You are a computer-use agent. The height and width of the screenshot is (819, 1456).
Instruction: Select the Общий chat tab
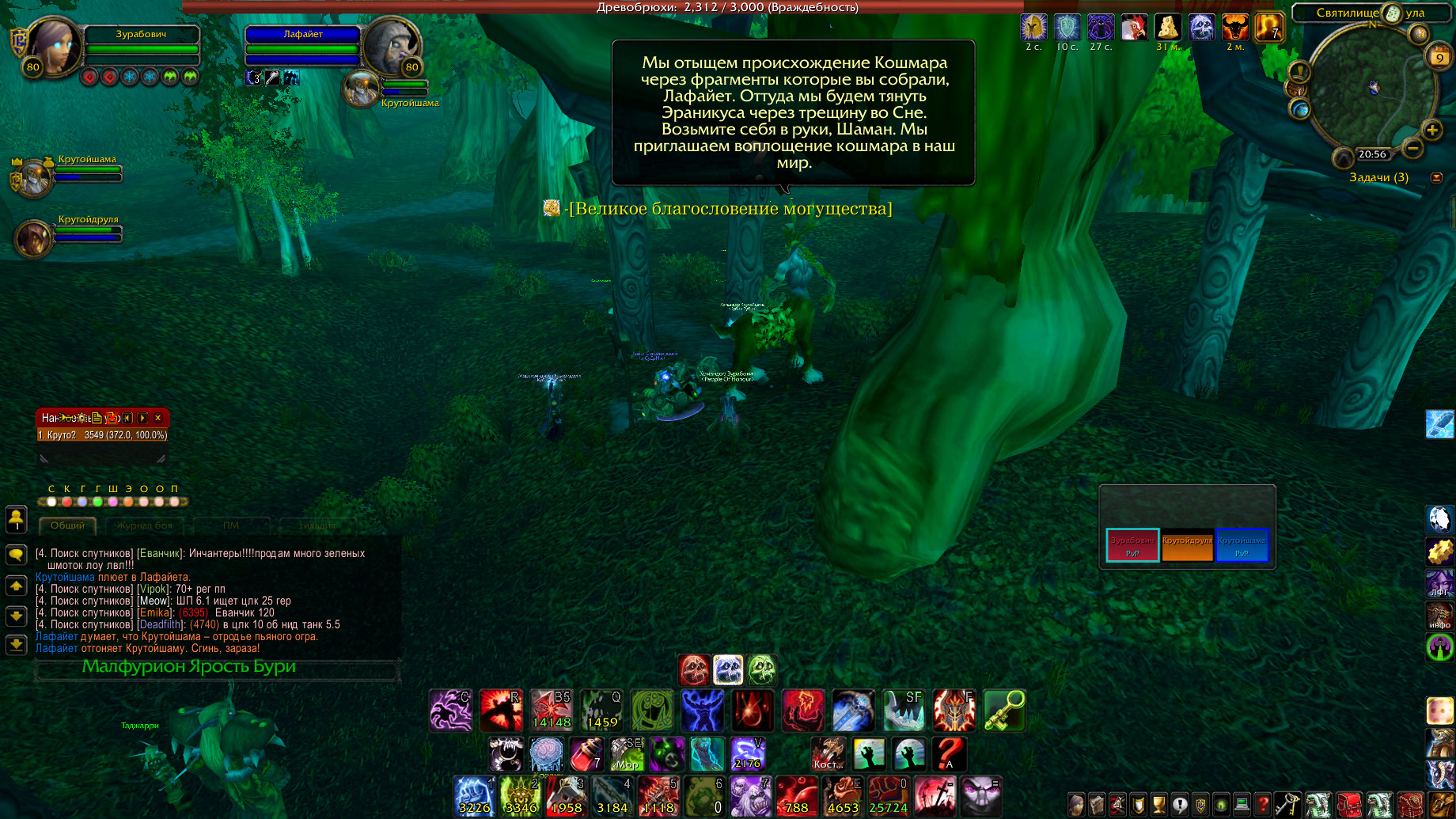click(x=67, y=525)
